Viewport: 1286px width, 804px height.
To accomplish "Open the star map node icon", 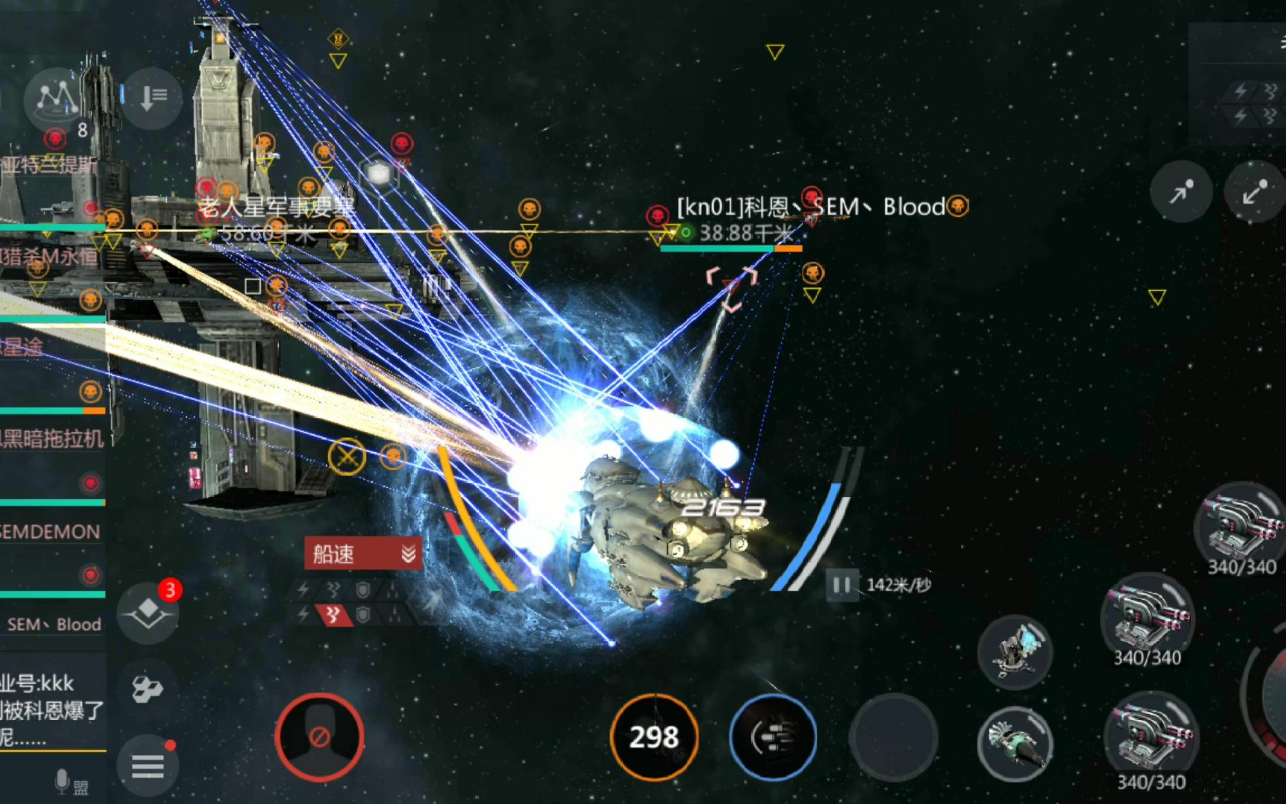I will tap(57, 96).
